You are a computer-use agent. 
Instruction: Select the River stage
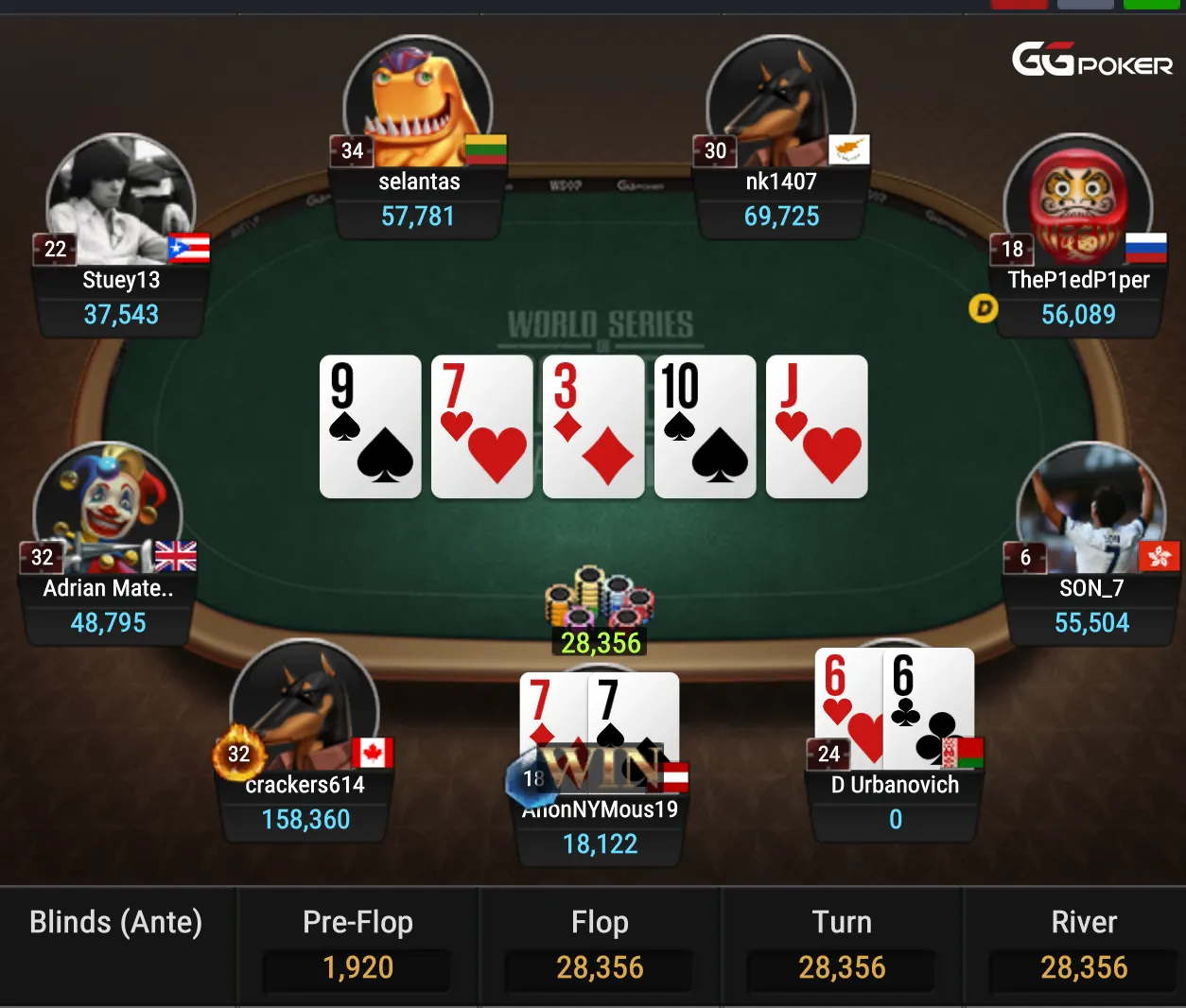[1084, 945]
